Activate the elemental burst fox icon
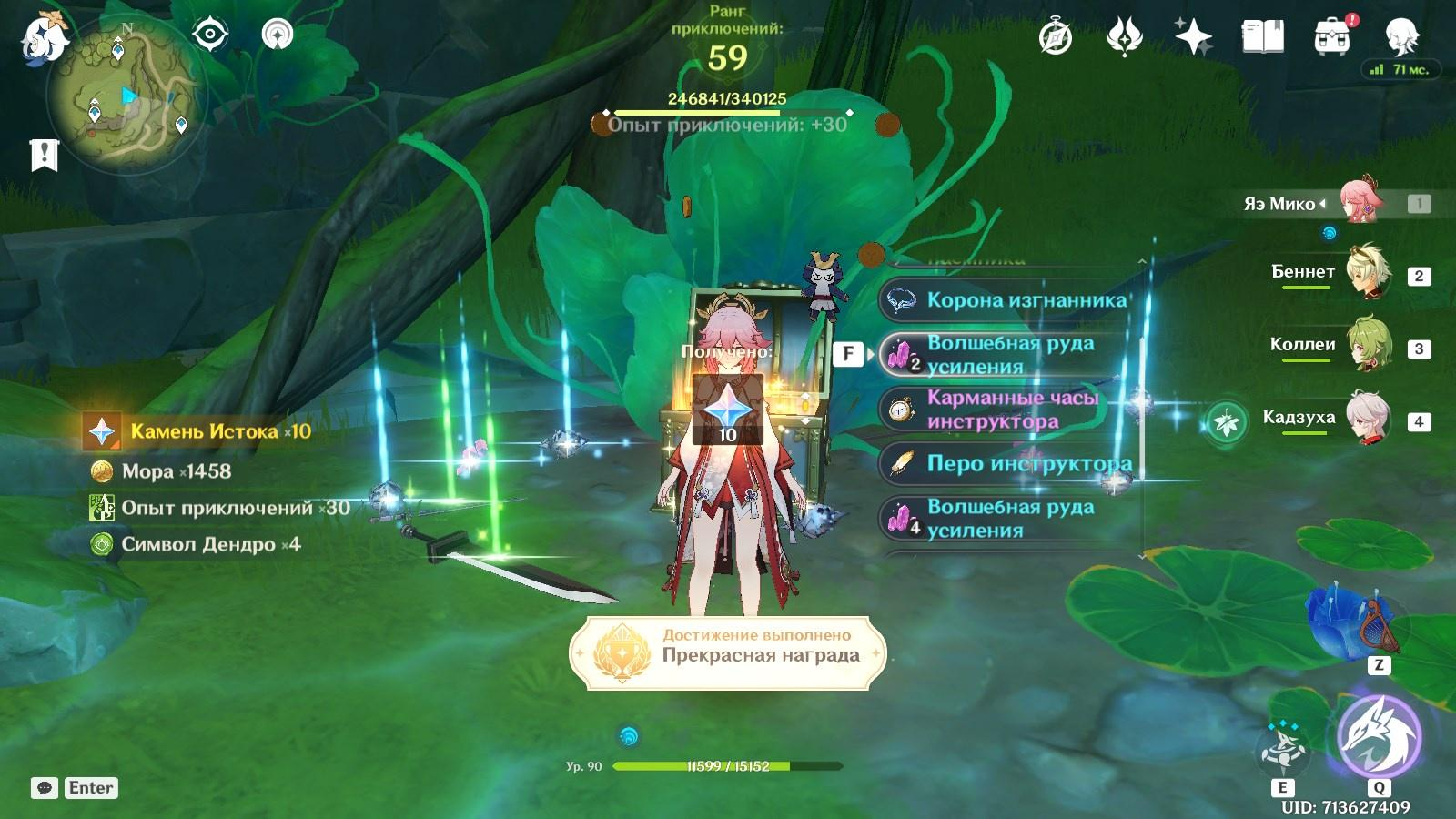This screenshot has width=1456, height=819. pos(1379,738)
